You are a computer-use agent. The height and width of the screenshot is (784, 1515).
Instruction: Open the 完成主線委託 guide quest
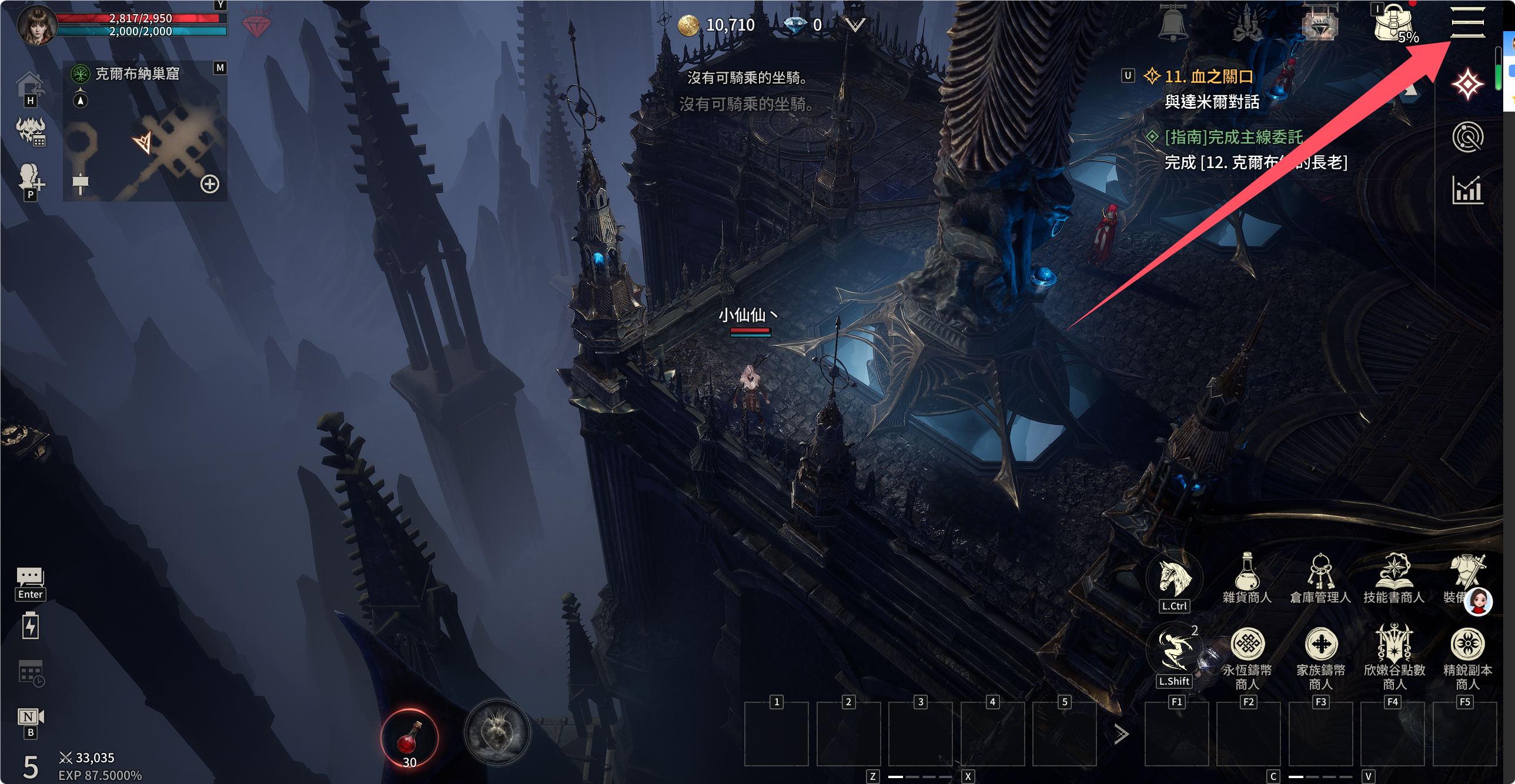[x=1233, y=137]
